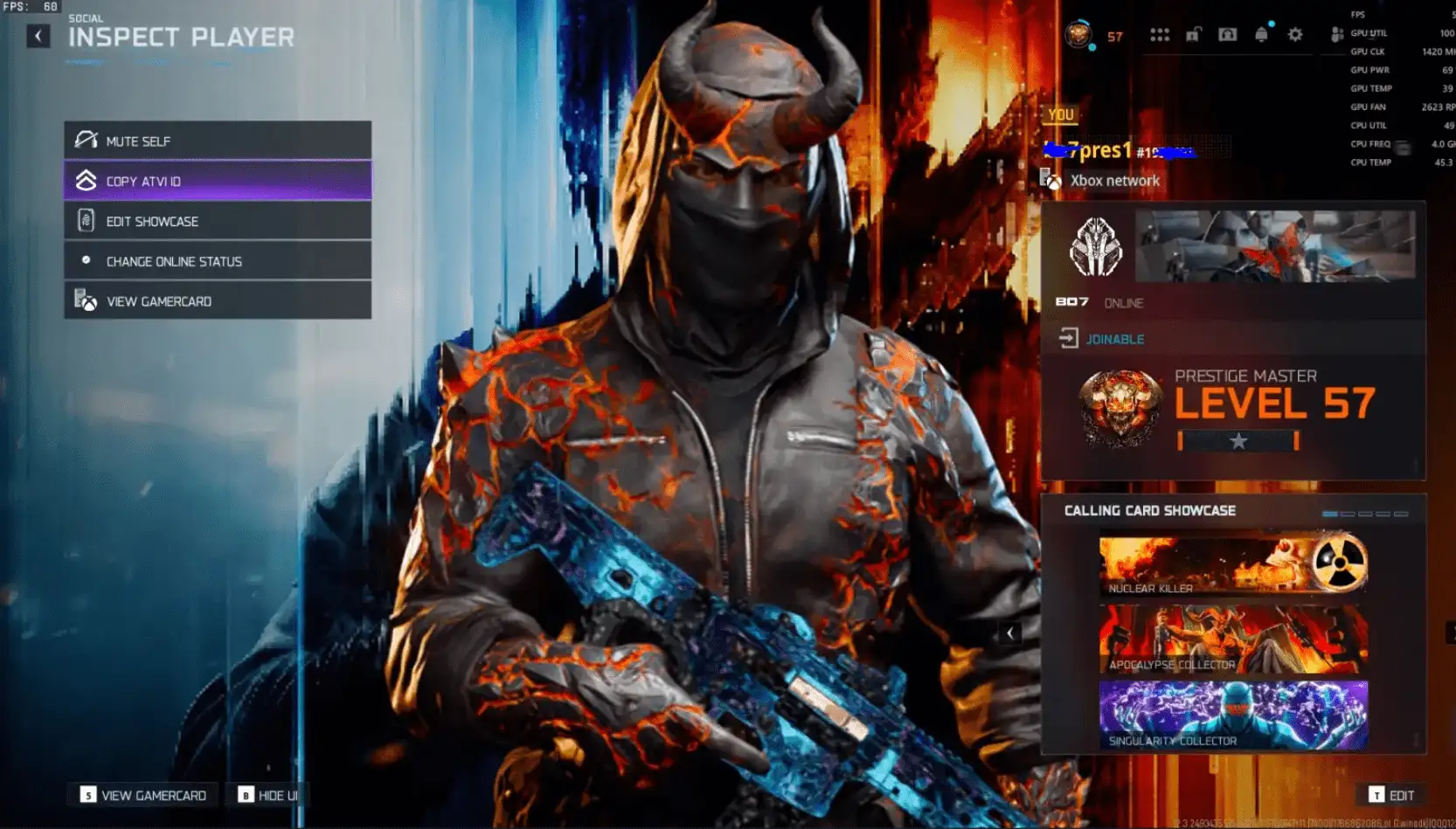Open settings via the gear icon
Image resolution: width=1456 pixels, height=829 pixels.
coord(1295,35)
